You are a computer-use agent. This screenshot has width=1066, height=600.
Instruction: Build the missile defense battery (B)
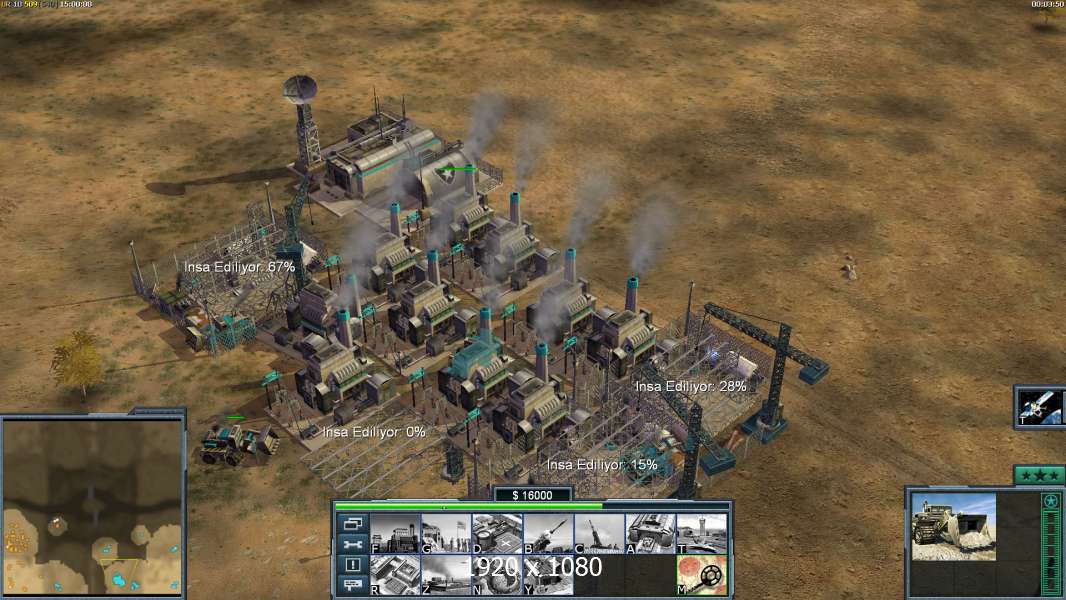[548, 533]
